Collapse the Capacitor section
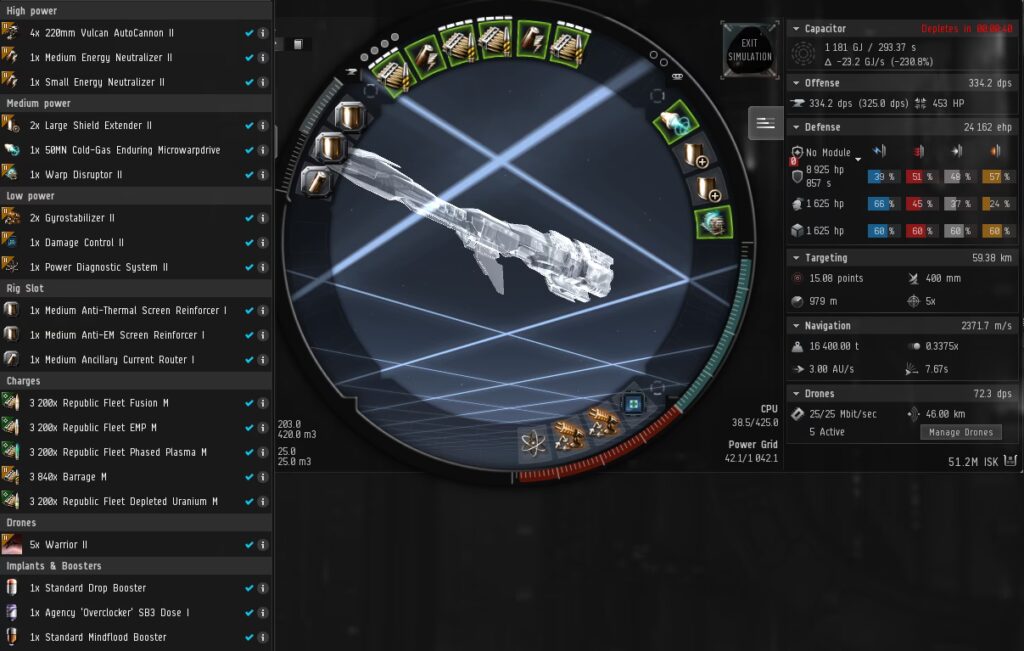Image resolution: width=1024 pixels, height=651 pixels. coord(795,29)
